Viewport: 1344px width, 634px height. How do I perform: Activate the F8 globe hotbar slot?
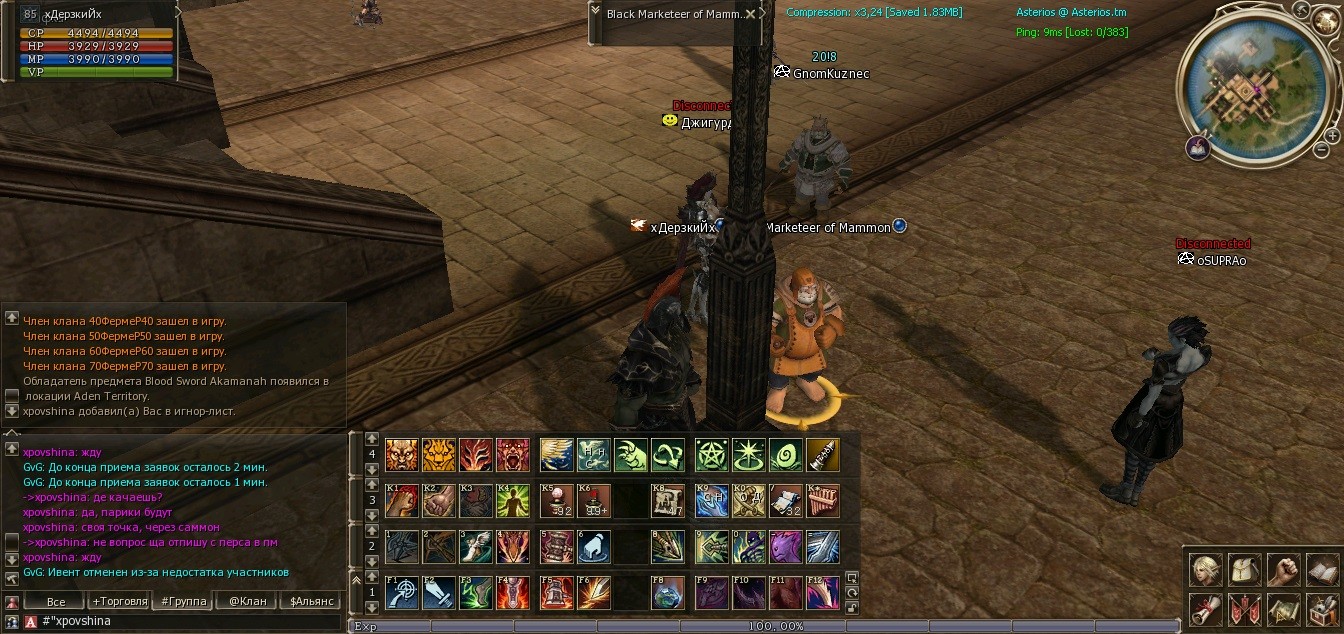point(667,592)
